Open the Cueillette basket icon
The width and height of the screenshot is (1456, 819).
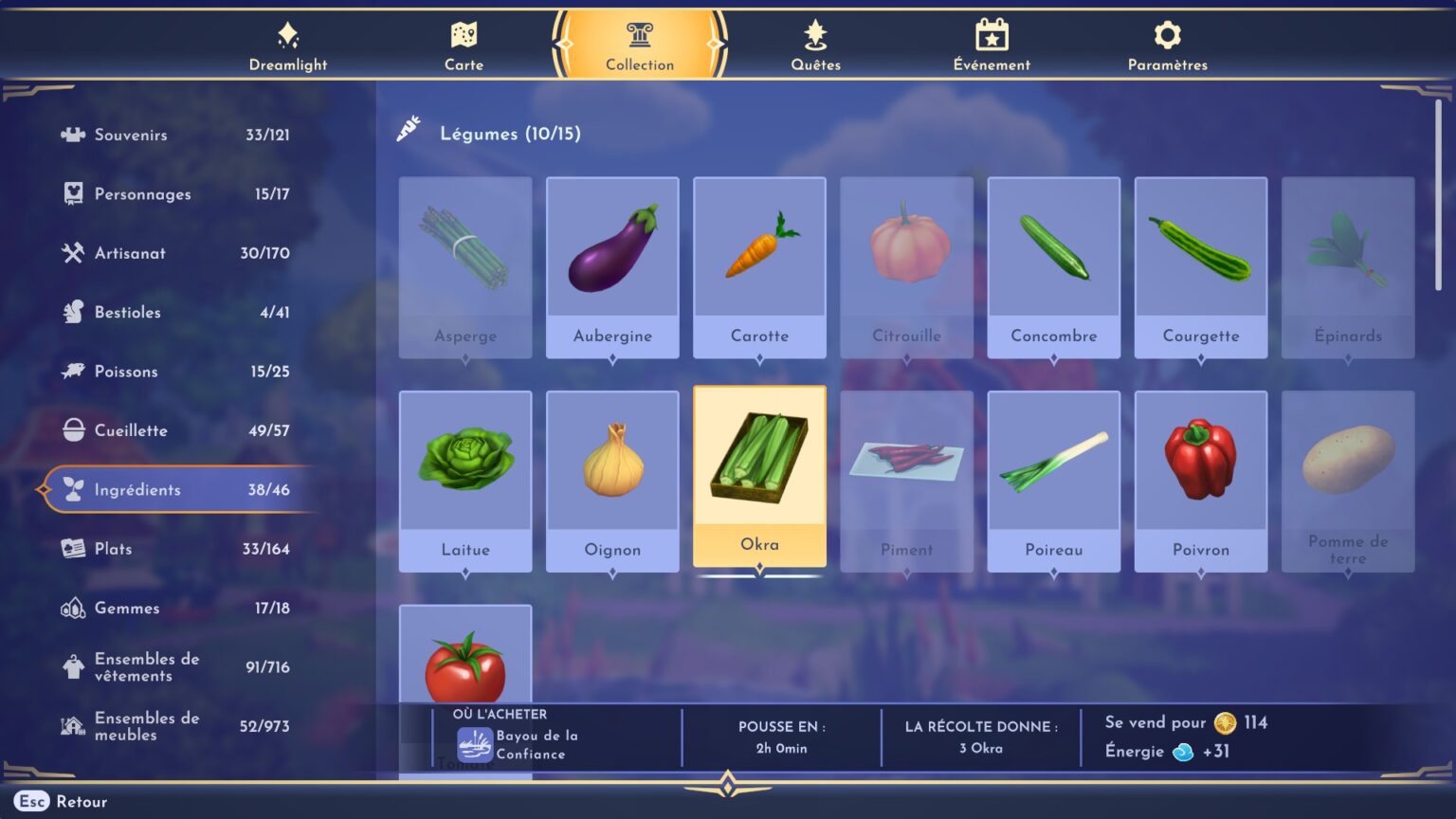pos(72,429)
